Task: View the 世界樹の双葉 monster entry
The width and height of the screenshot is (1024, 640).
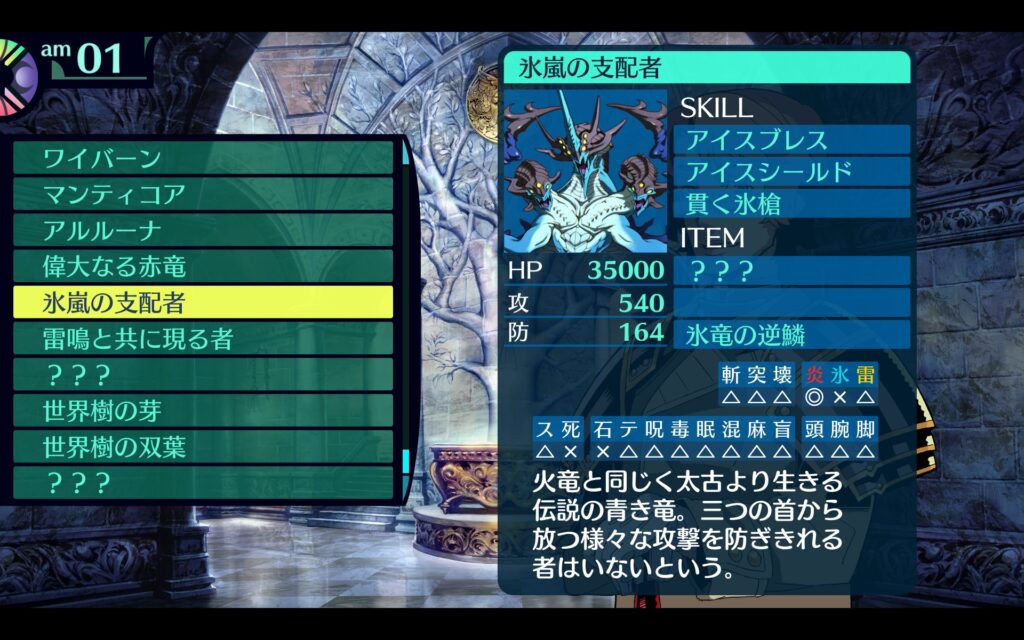Action: coord(203,446)
